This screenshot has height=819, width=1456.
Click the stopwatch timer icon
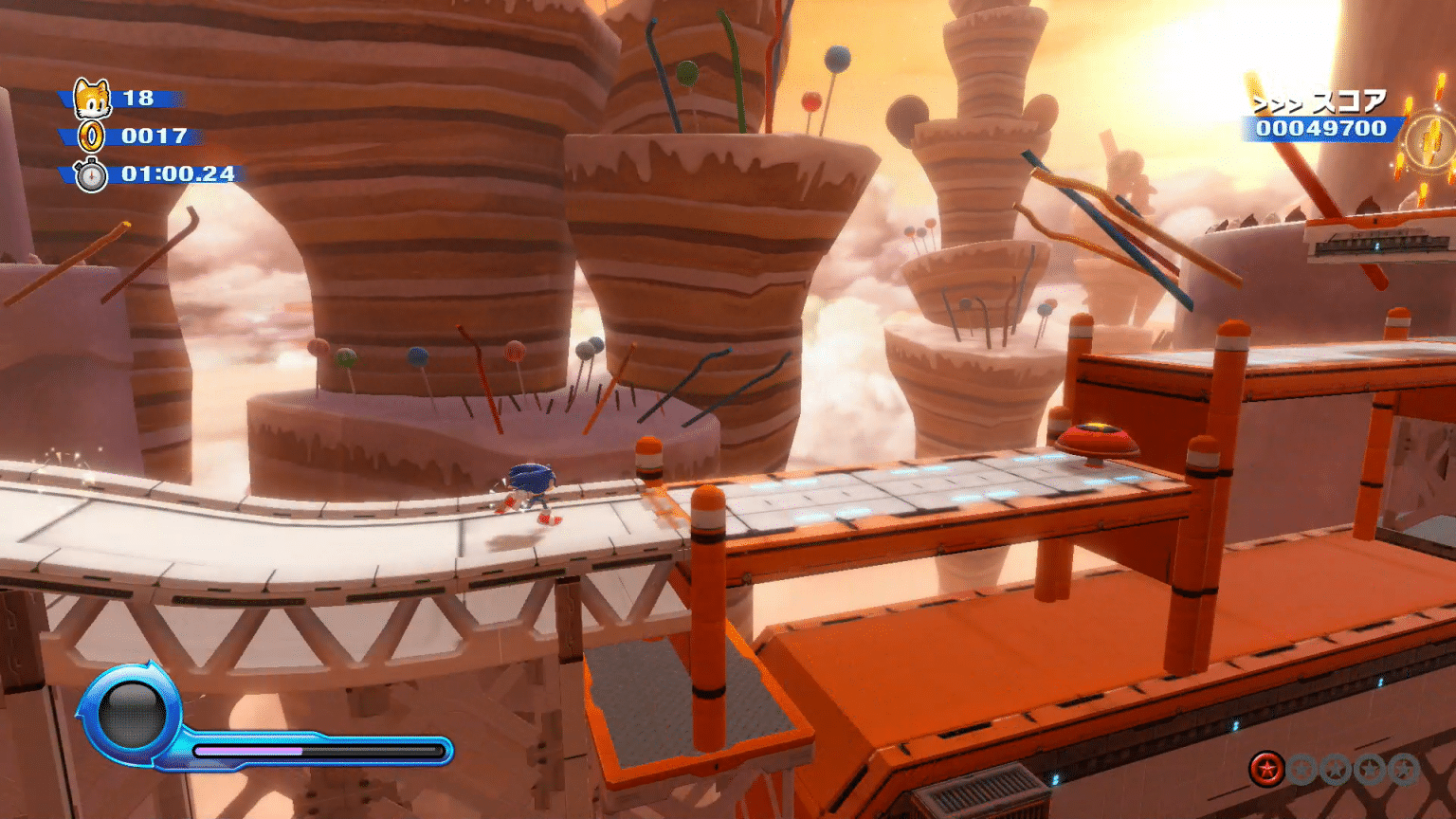[91, 175]
